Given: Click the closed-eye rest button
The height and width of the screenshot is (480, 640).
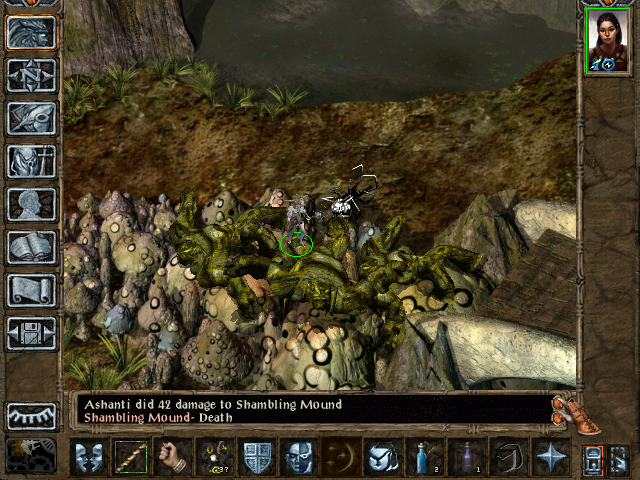Looking at the screenshot, I should coord(31,415).
